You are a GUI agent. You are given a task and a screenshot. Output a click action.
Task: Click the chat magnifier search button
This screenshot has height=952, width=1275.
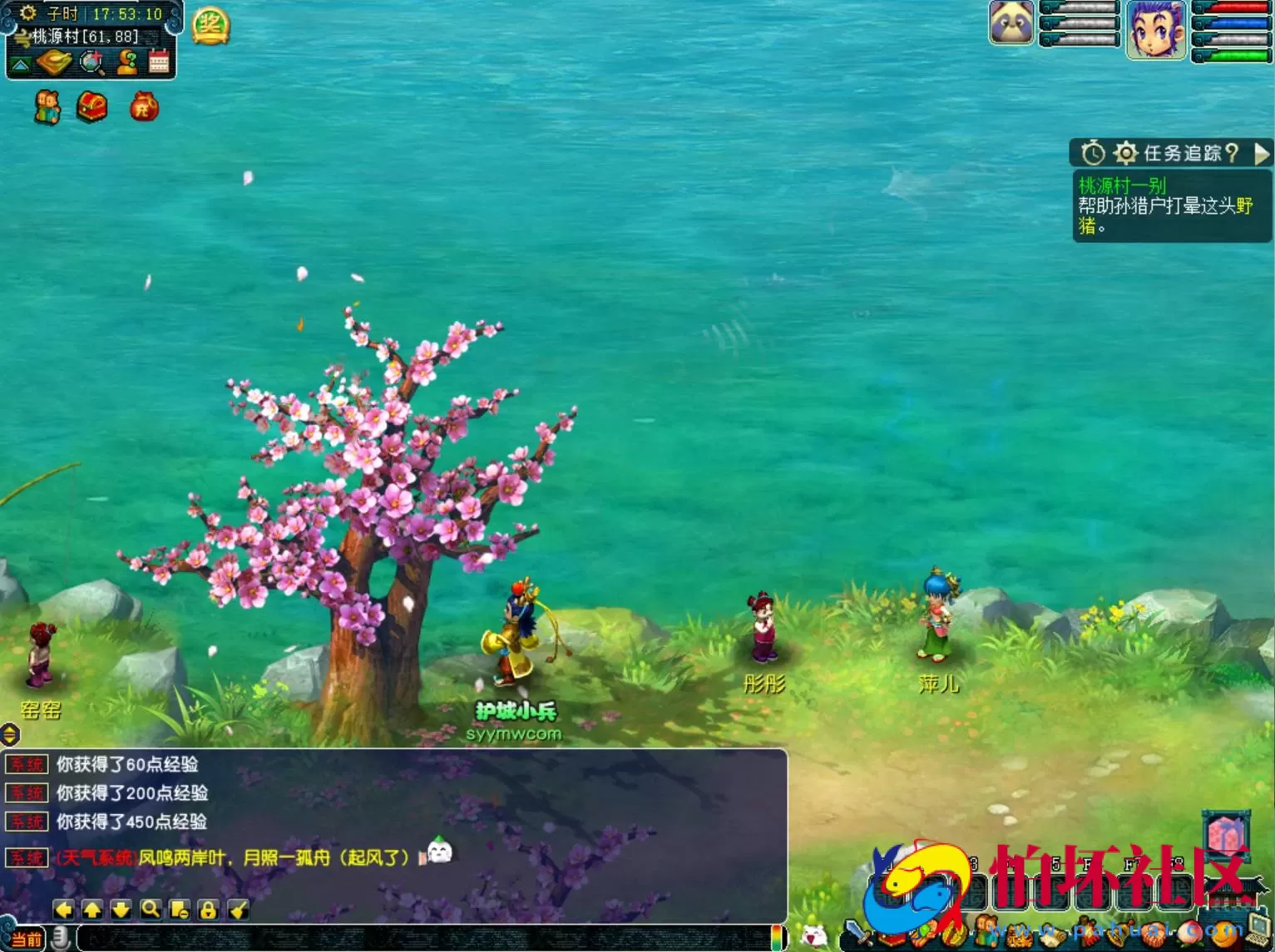[x=151, y=910]
